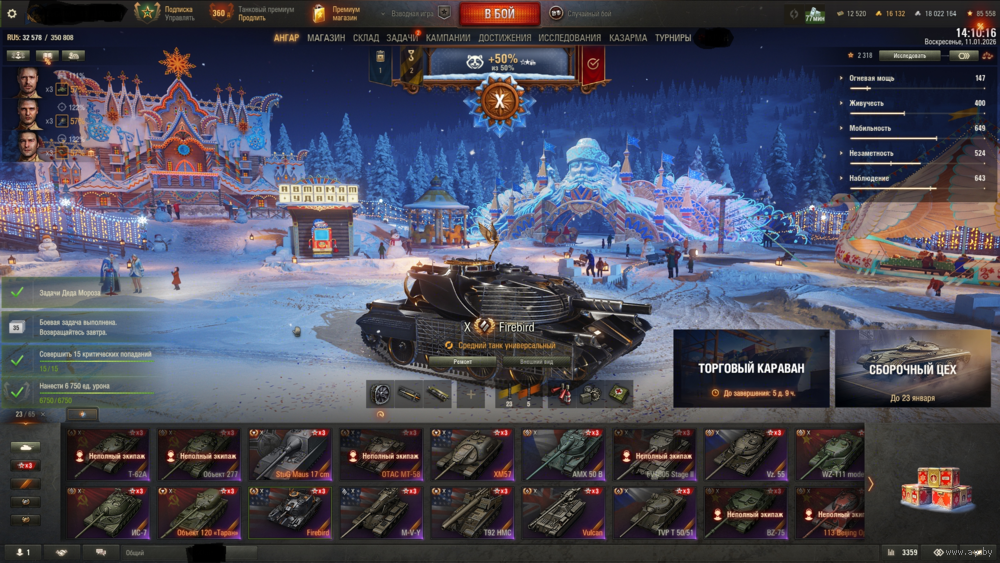
Task: Go to the ДОСТИЖЕНИЯ tab
Action: tap(505, 38)
